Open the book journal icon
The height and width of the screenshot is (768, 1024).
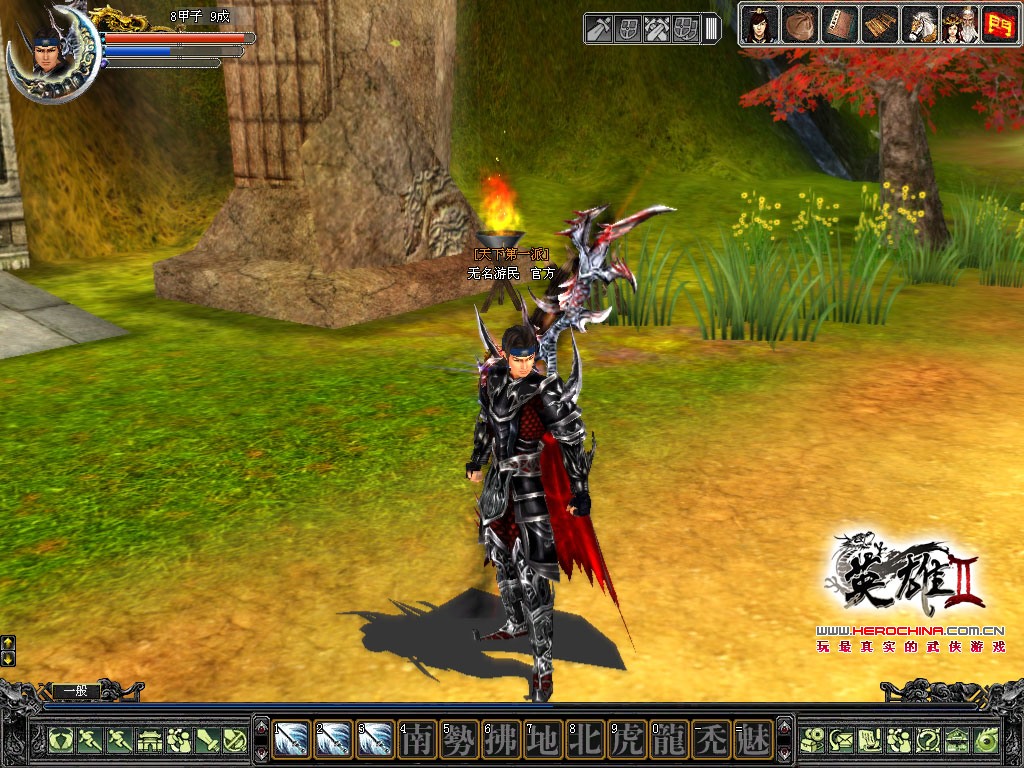click(x=839, y=24)
